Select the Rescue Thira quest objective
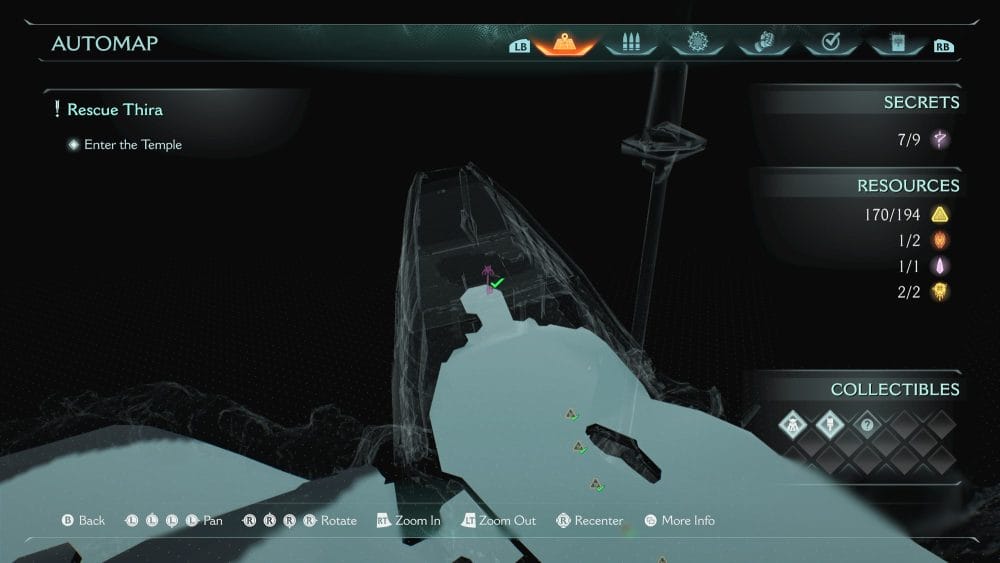Viewport: 1000px width, 563px height. pos(115,110)
